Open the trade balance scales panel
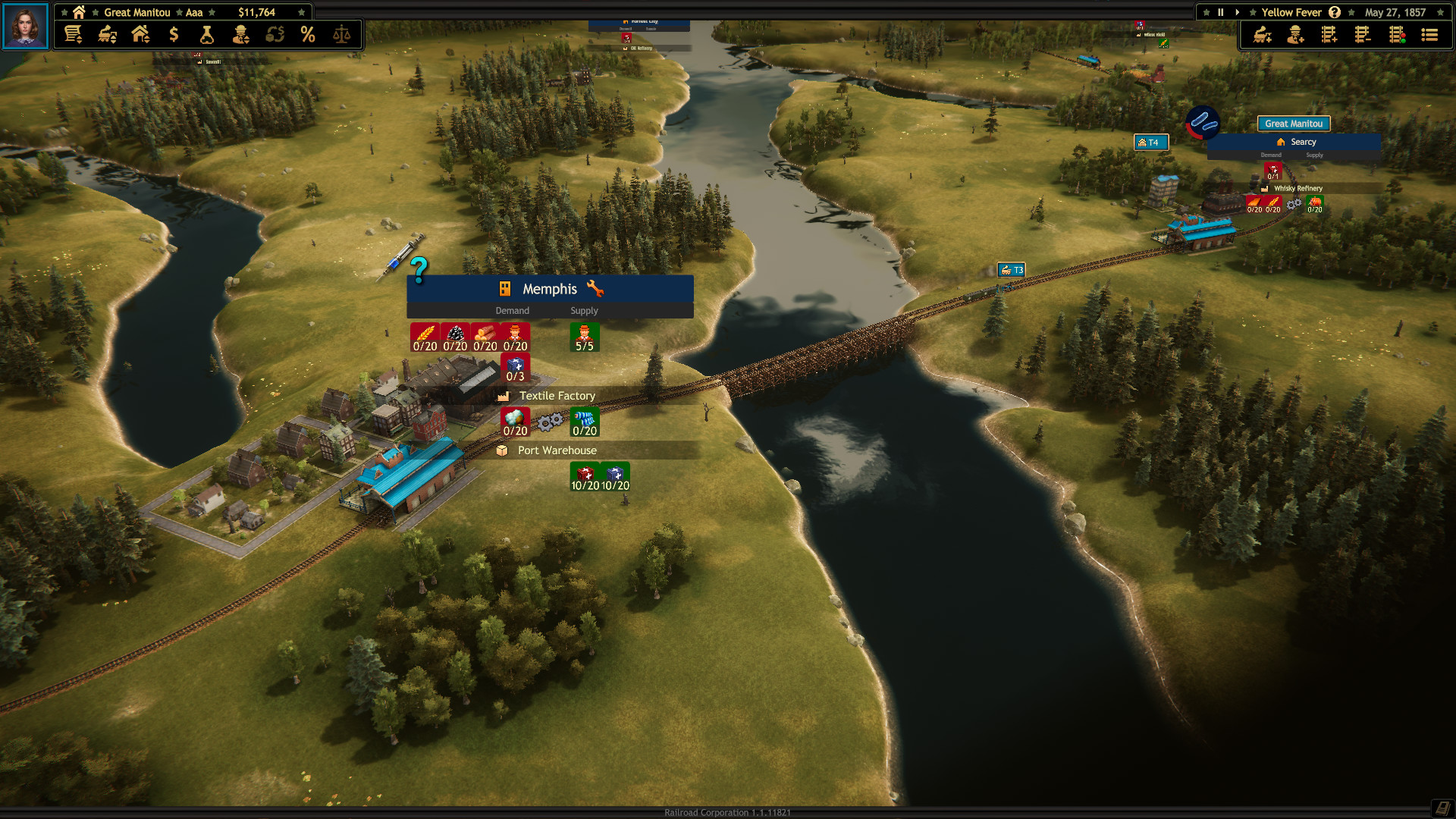Screen dimensions: 1456x819 point(341,34)
